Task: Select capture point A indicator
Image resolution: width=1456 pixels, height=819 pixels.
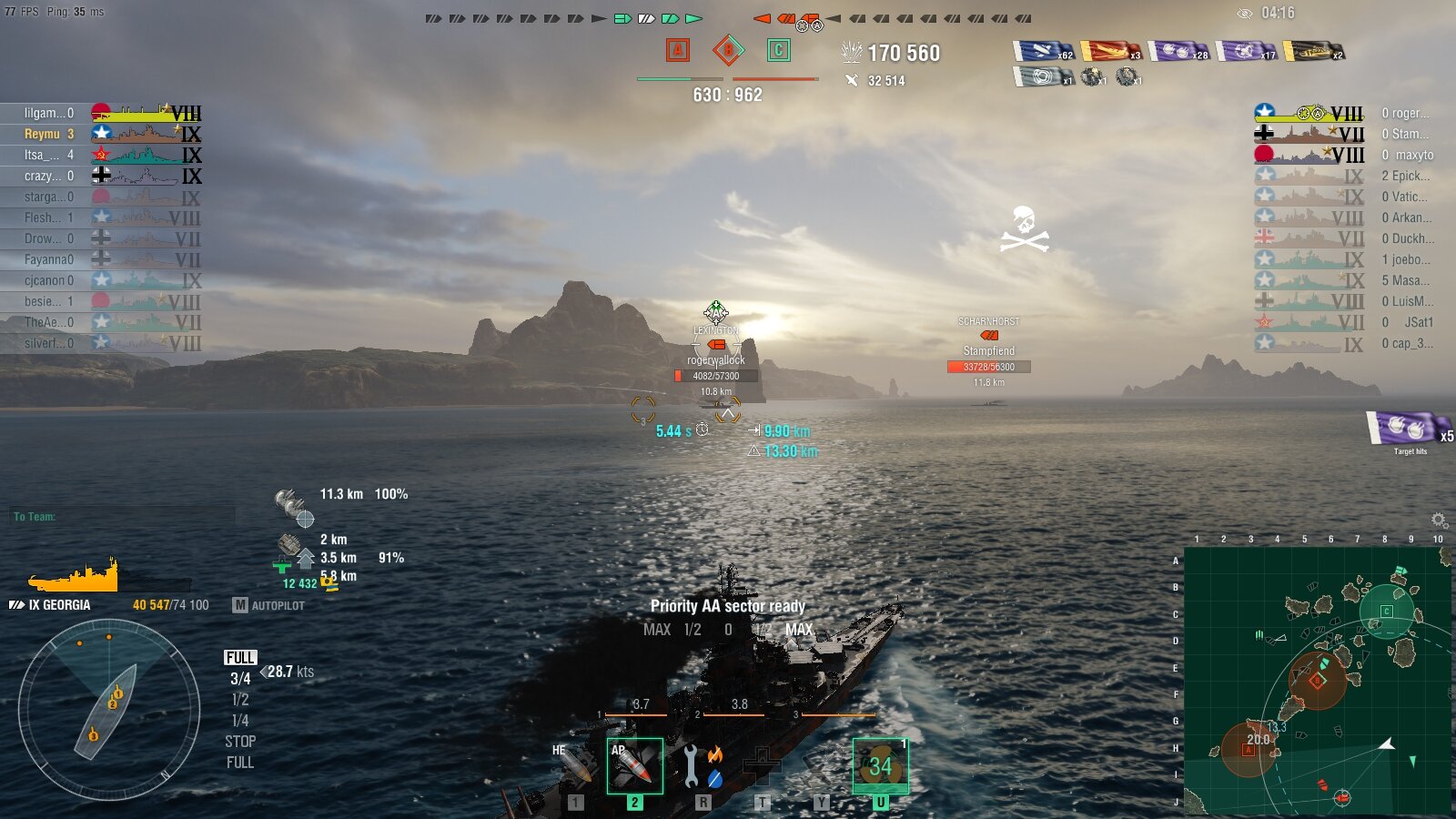Action: (x=677, y=50)
